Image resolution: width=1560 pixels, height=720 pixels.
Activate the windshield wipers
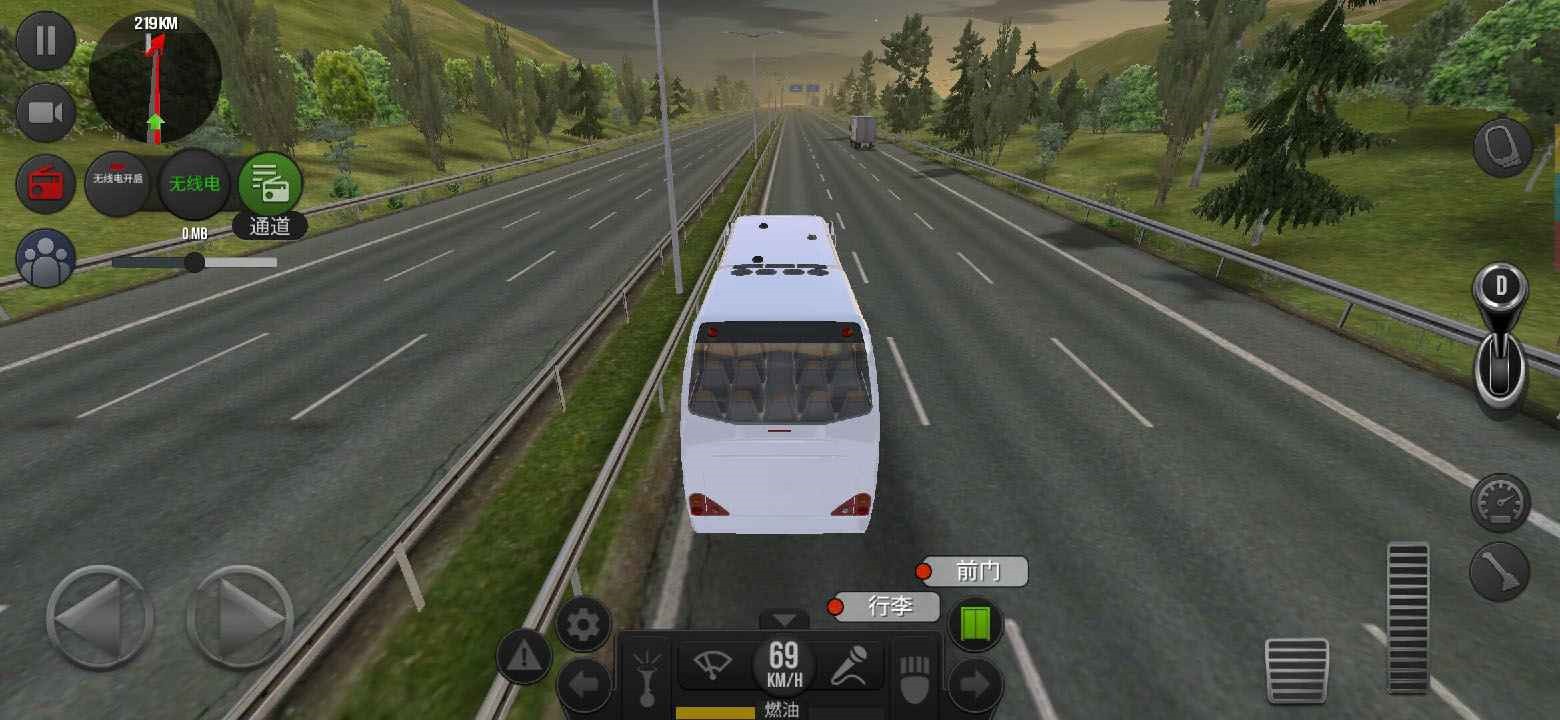[712, 663]
